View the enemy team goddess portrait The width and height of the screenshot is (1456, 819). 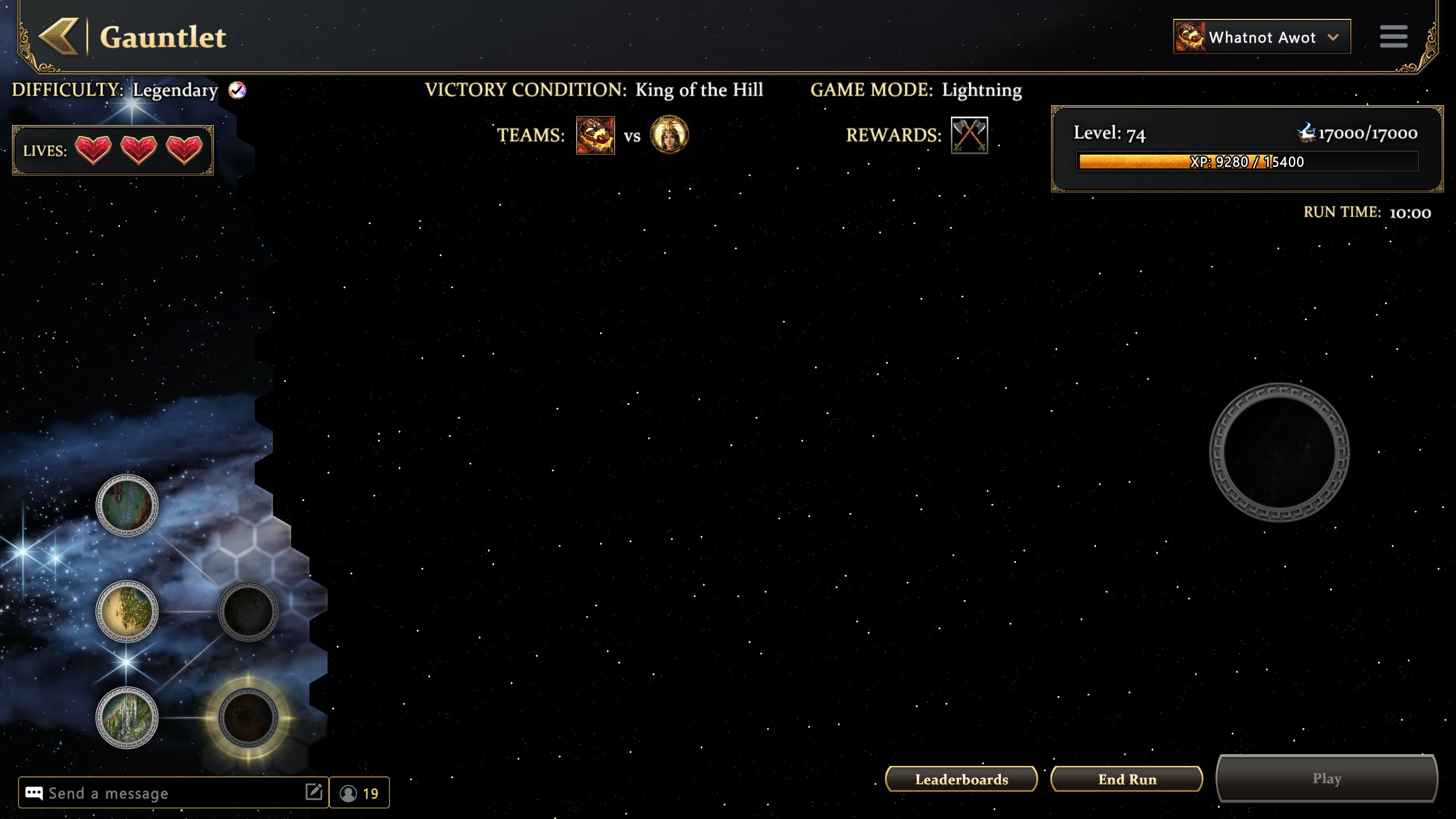(x=669, y=135)
